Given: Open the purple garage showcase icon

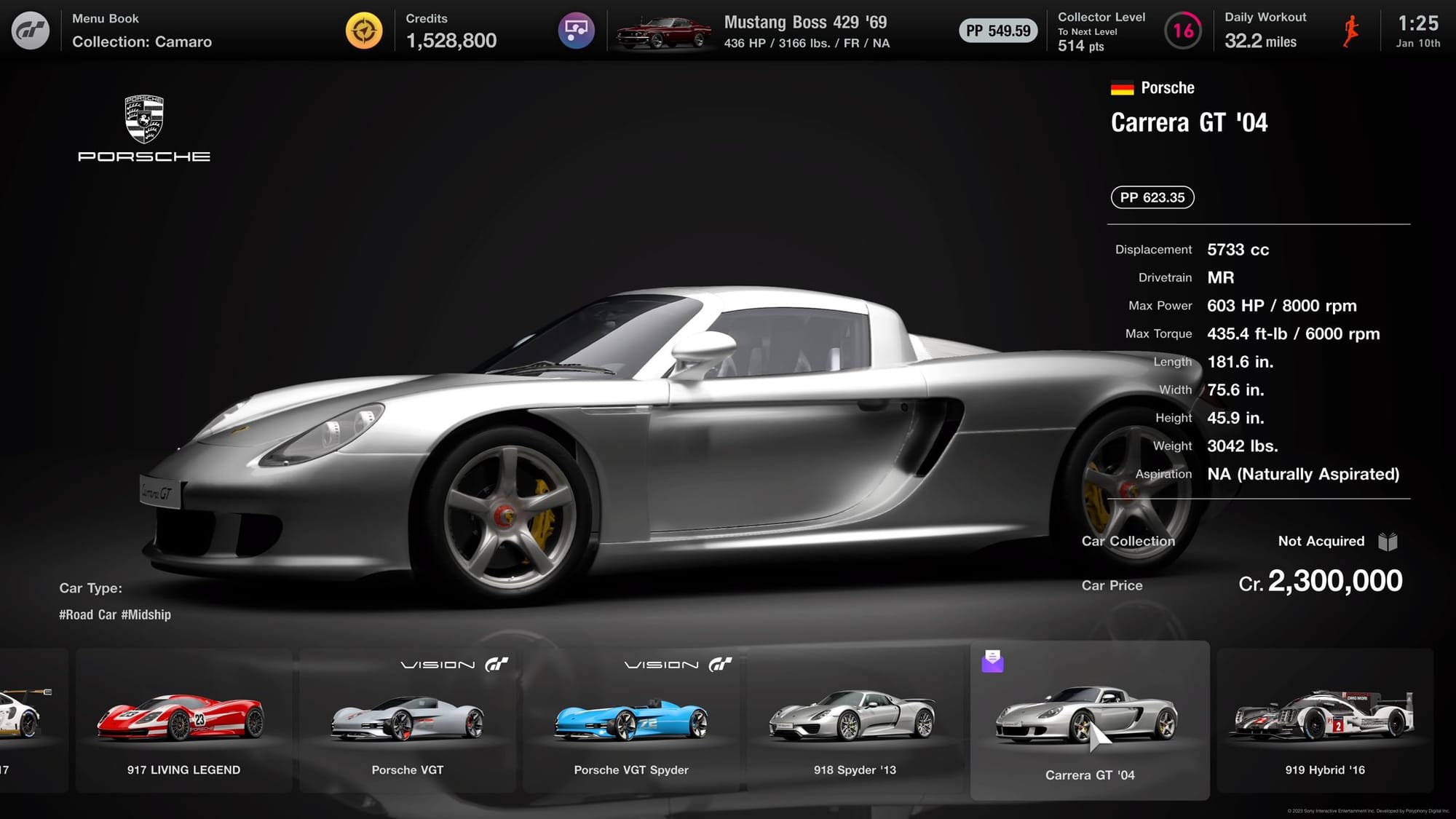Looking at the screenshot, I should pyautogui.click(x=576, y=31).
